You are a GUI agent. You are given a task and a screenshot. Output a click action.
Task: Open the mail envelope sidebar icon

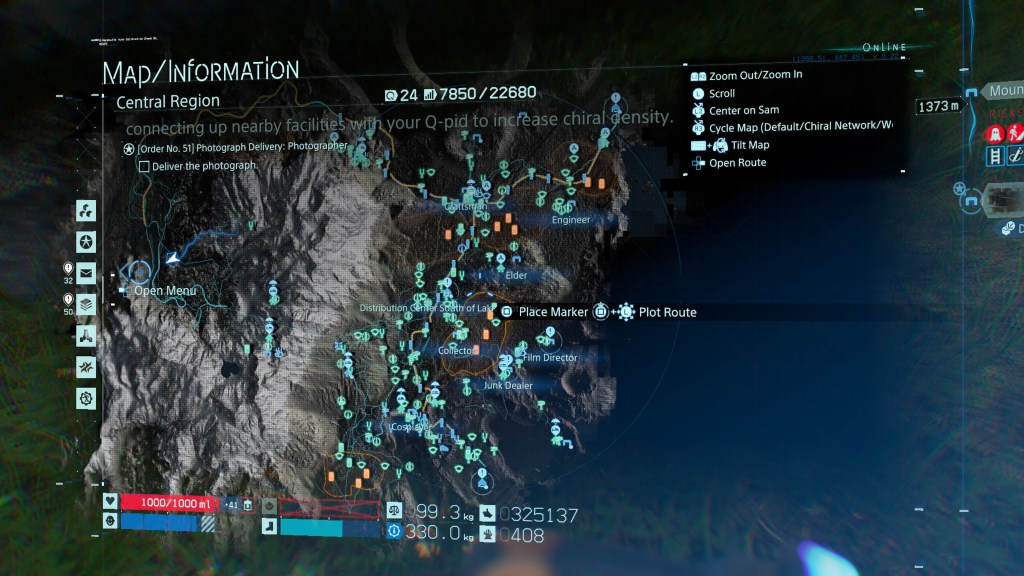[87, 272]
